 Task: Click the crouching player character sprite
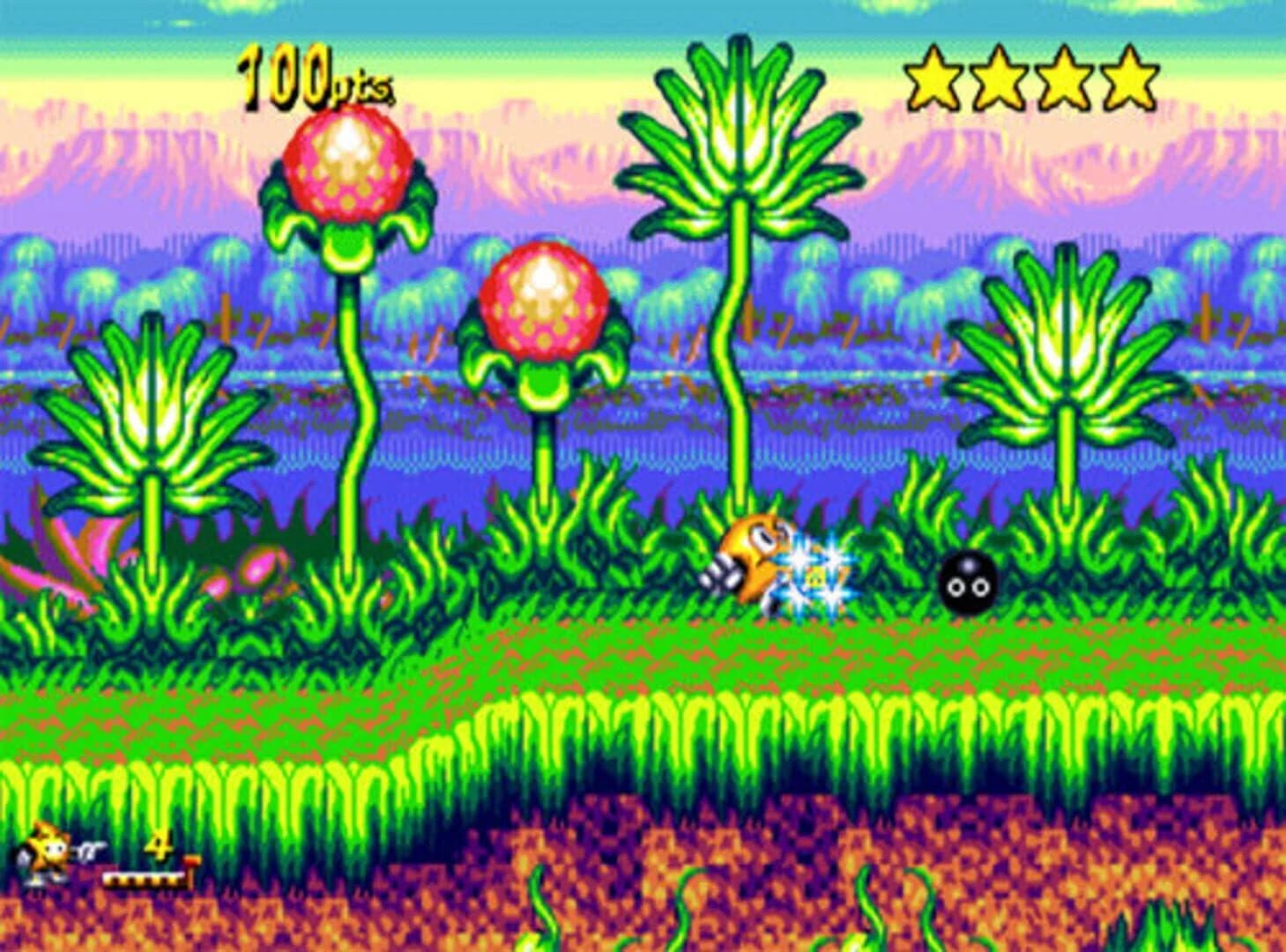[760, 555]
